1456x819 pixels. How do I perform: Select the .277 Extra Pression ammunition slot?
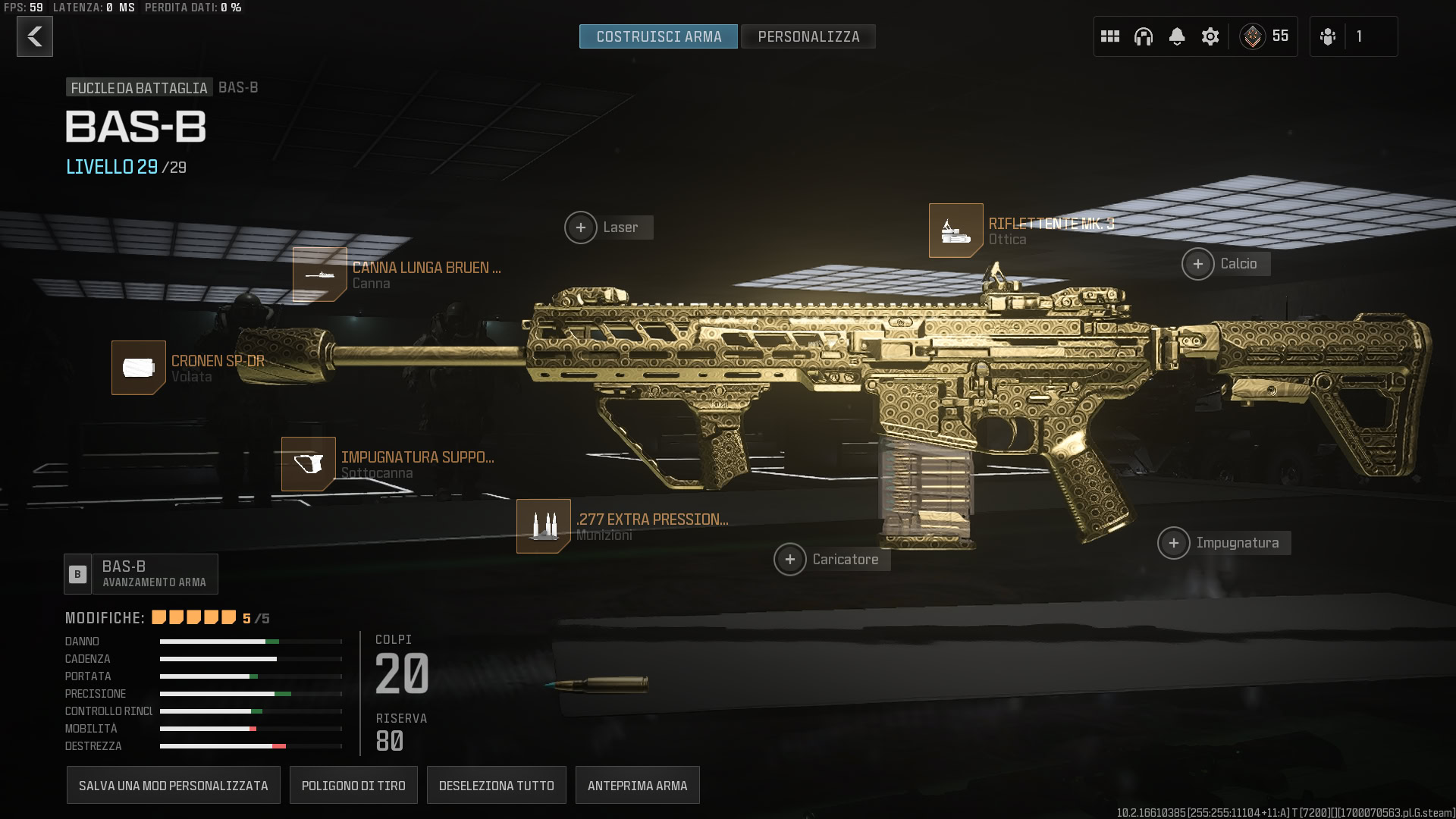[544, 526]
